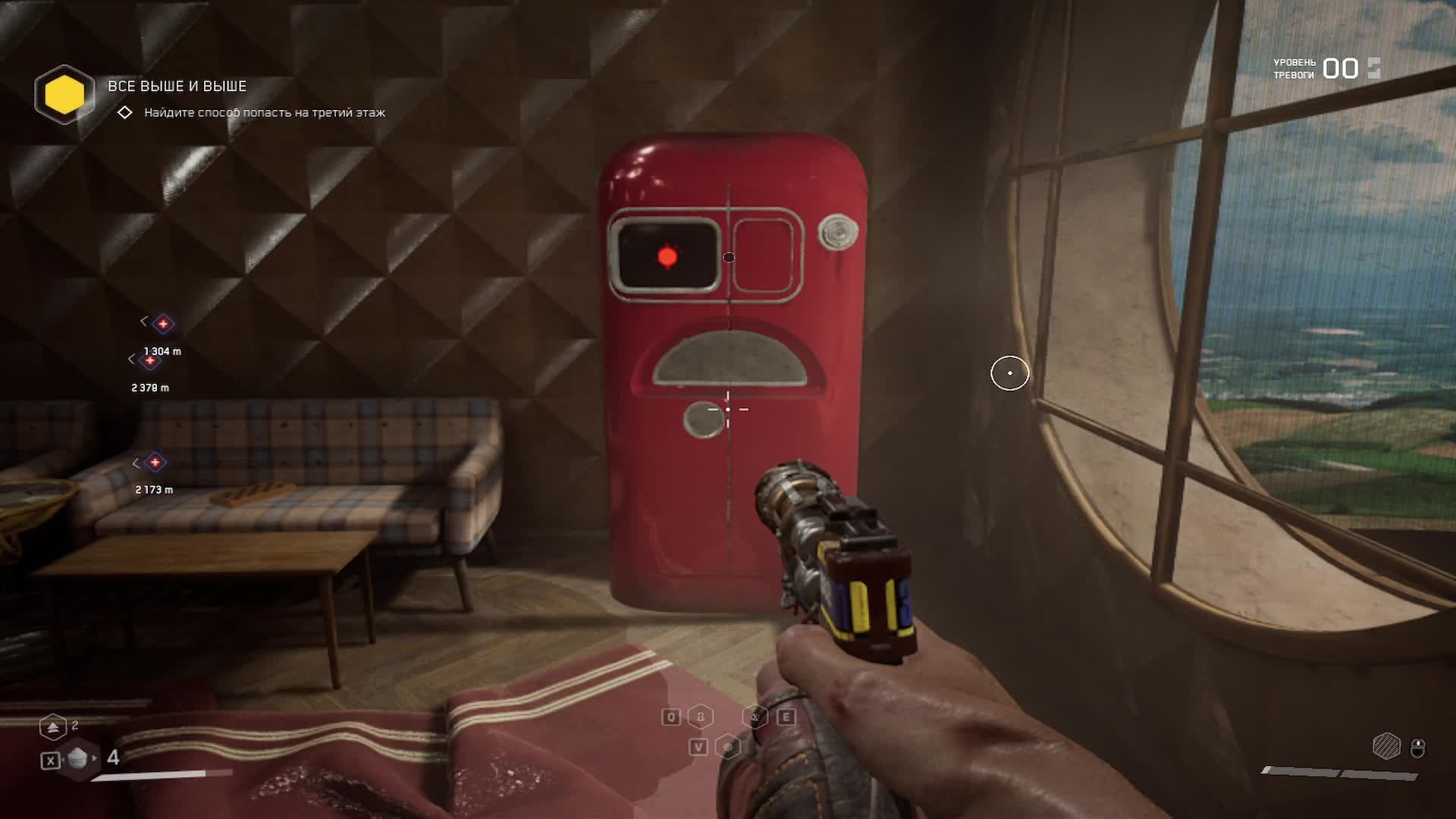Click the hexagon icon with stacked arrows
The height and width of the screenshot is (819, 1456).
click(x=52, y=727)
